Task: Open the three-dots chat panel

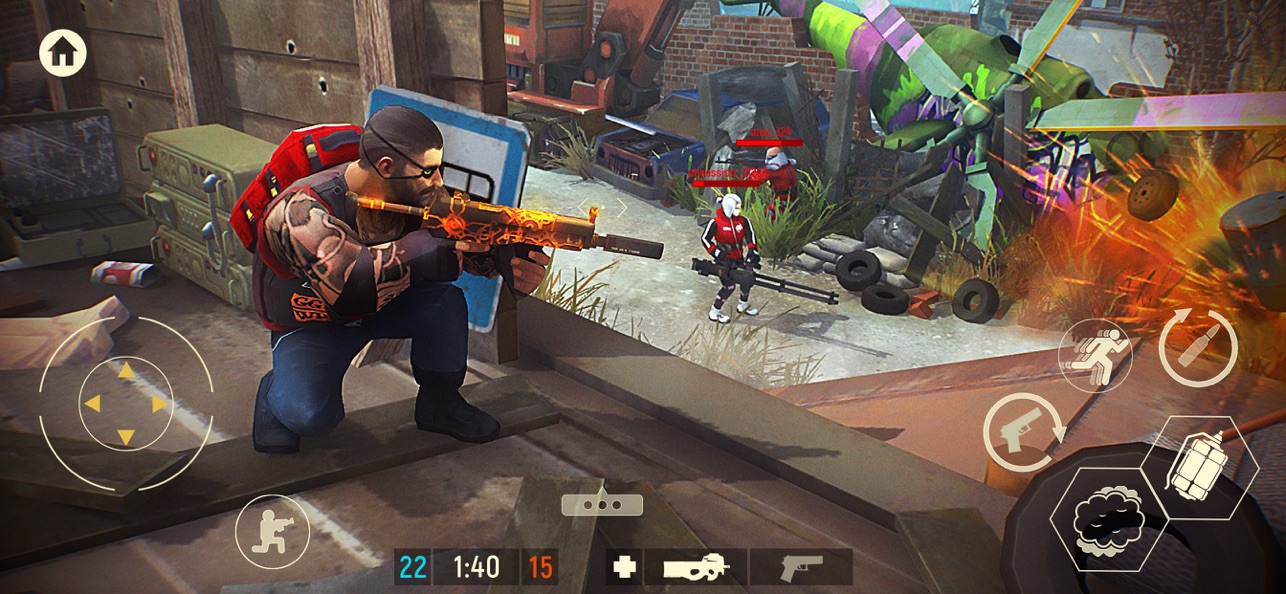Action: click(x=602, y=503)
